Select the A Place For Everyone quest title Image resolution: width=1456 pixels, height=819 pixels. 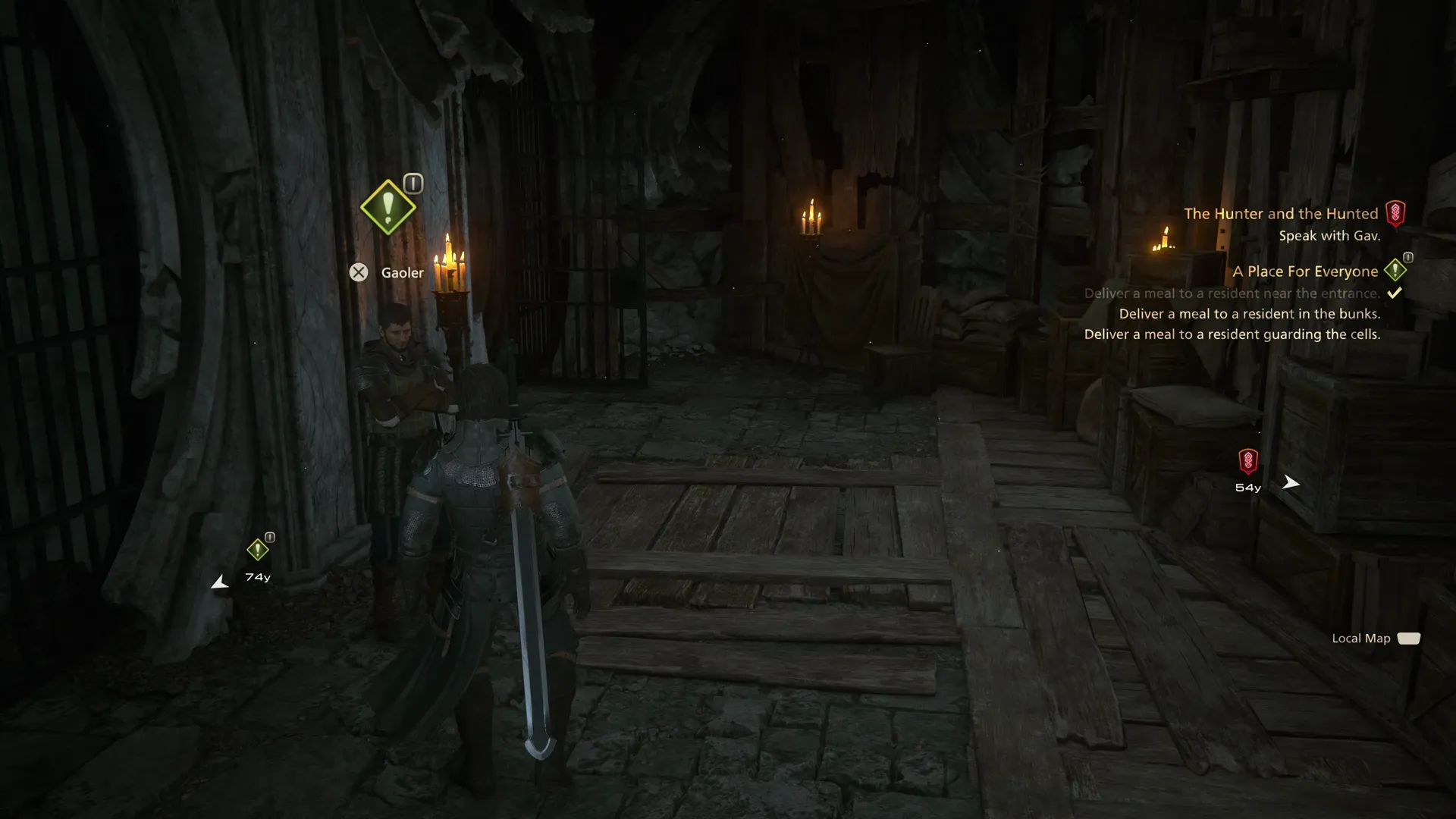tap(1305, 271)
